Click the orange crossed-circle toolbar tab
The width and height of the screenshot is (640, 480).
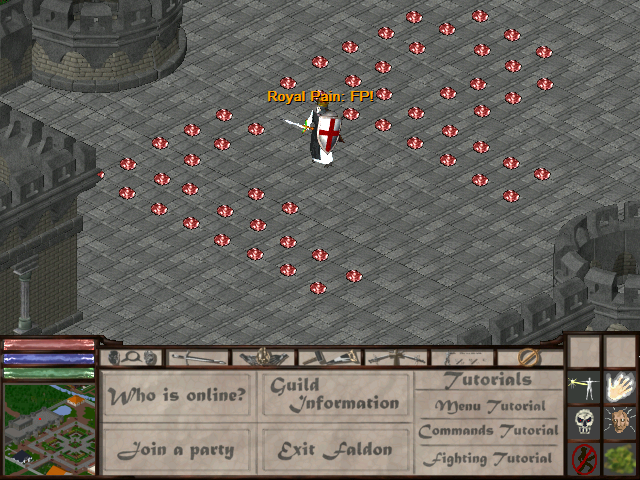(530, 357)
